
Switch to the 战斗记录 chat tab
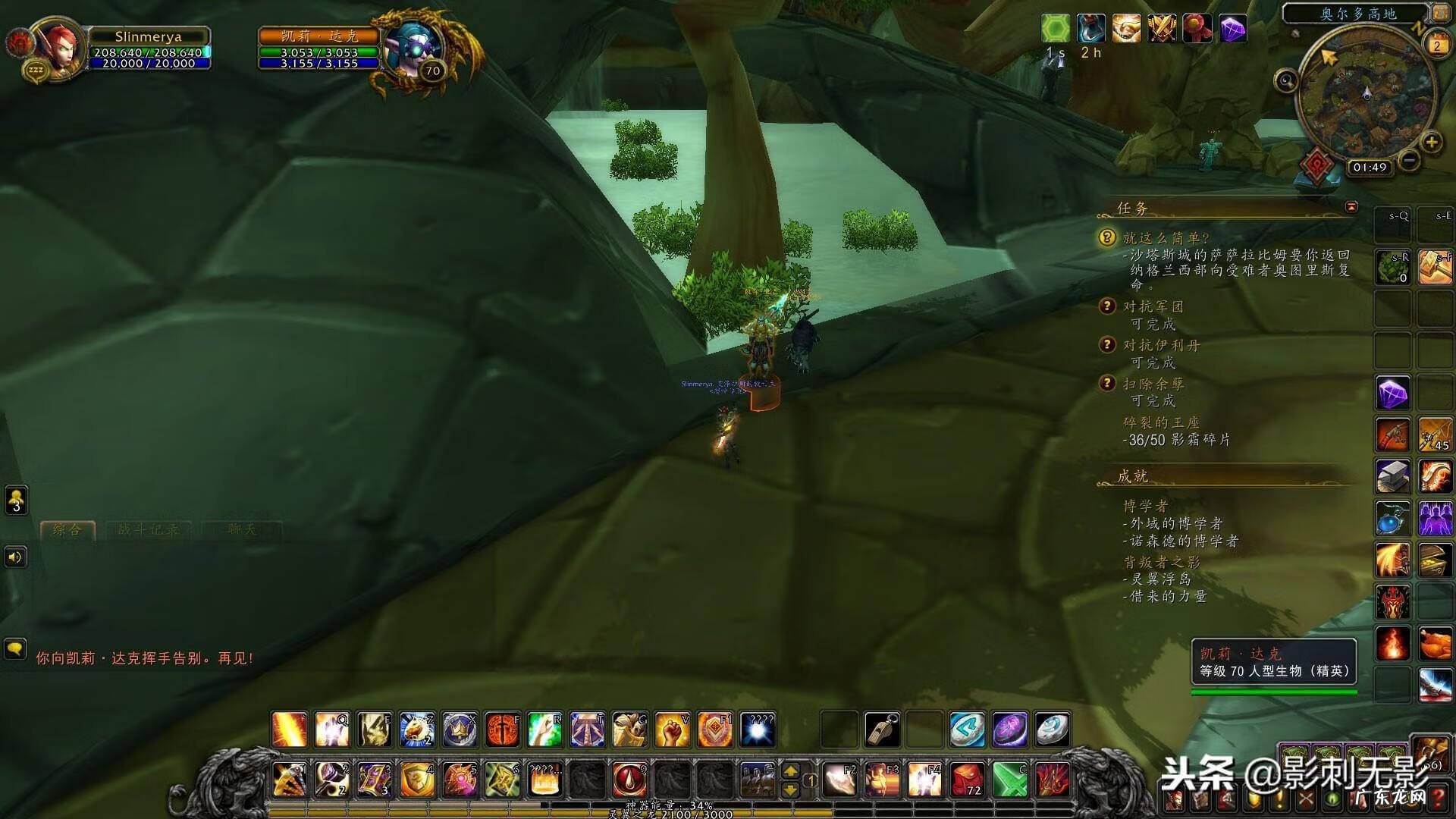click(149, 529)
